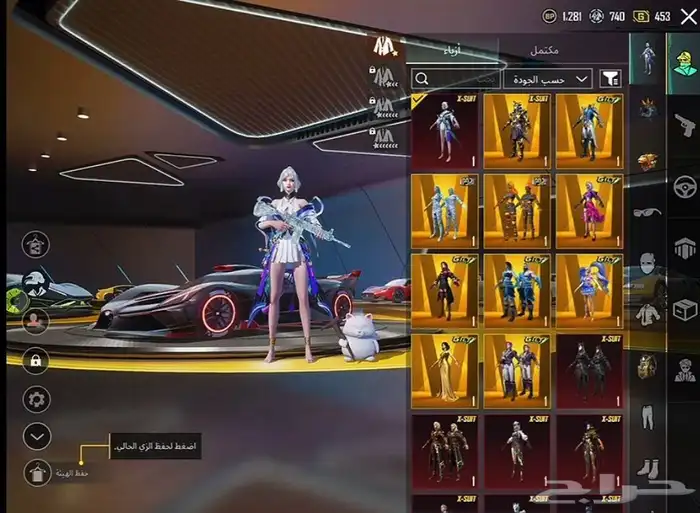Open the filter funnel button
700x513 pixels.
click(609, 78)
